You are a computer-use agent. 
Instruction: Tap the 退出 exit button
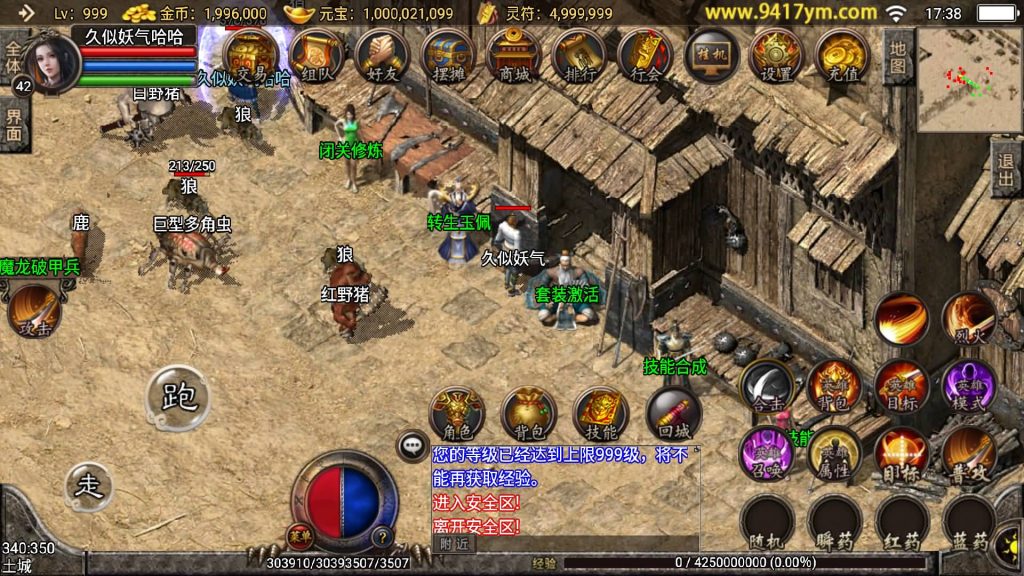[1007, 169]
